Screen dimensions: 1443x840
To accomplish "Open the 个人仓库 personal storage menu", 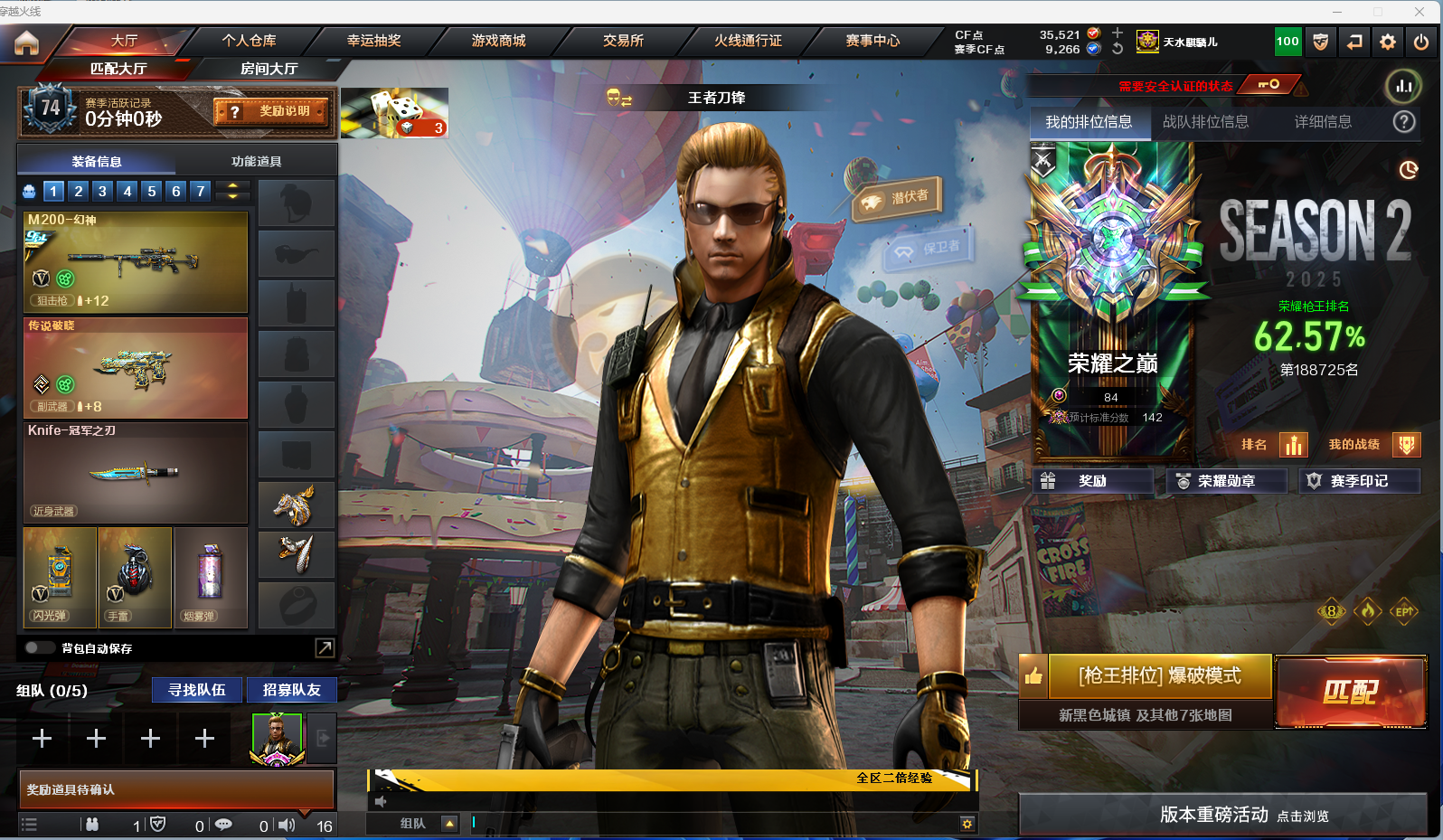I will [249, 41].
